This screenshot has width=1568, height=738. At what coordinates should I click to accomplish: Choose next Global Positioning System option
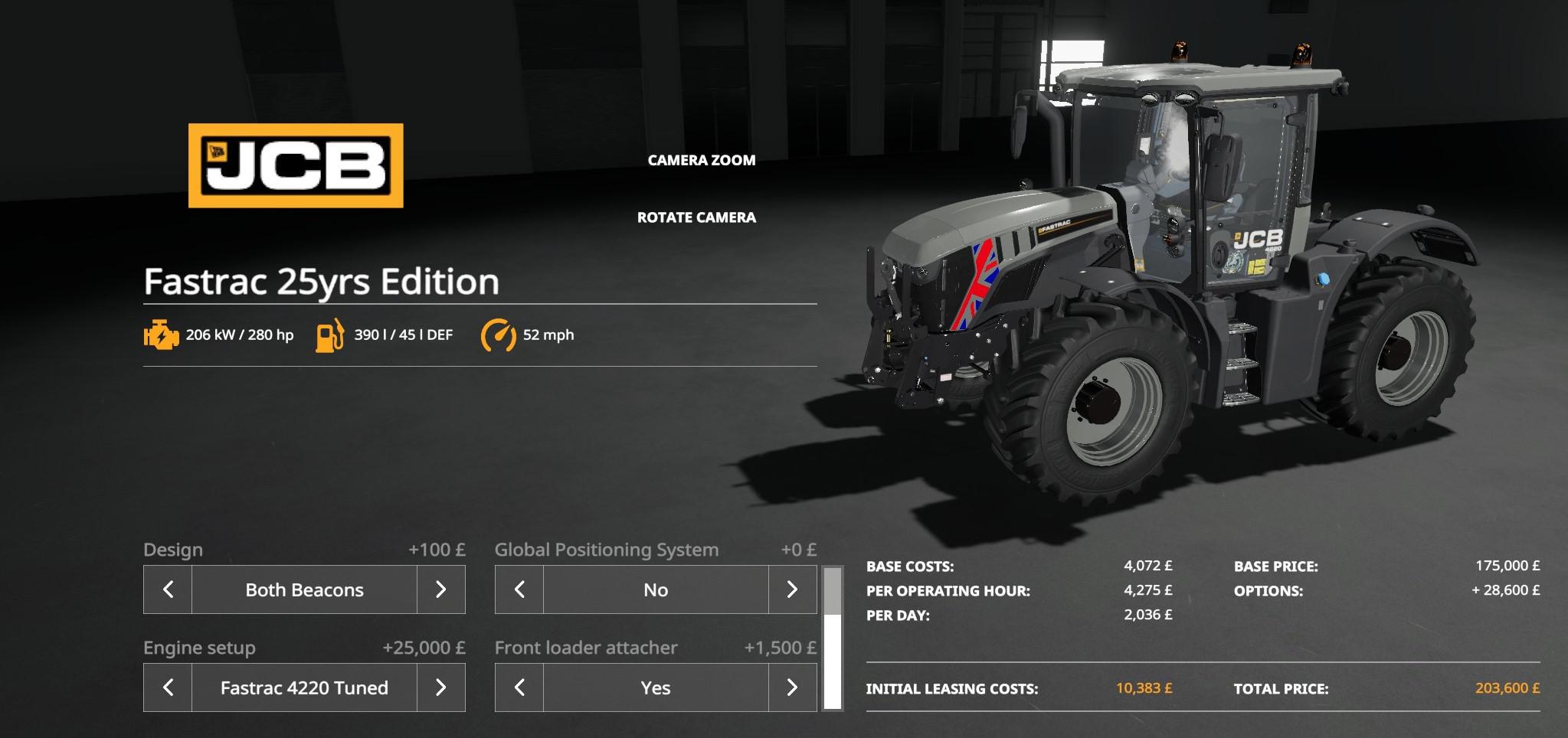tap(792, 589)
